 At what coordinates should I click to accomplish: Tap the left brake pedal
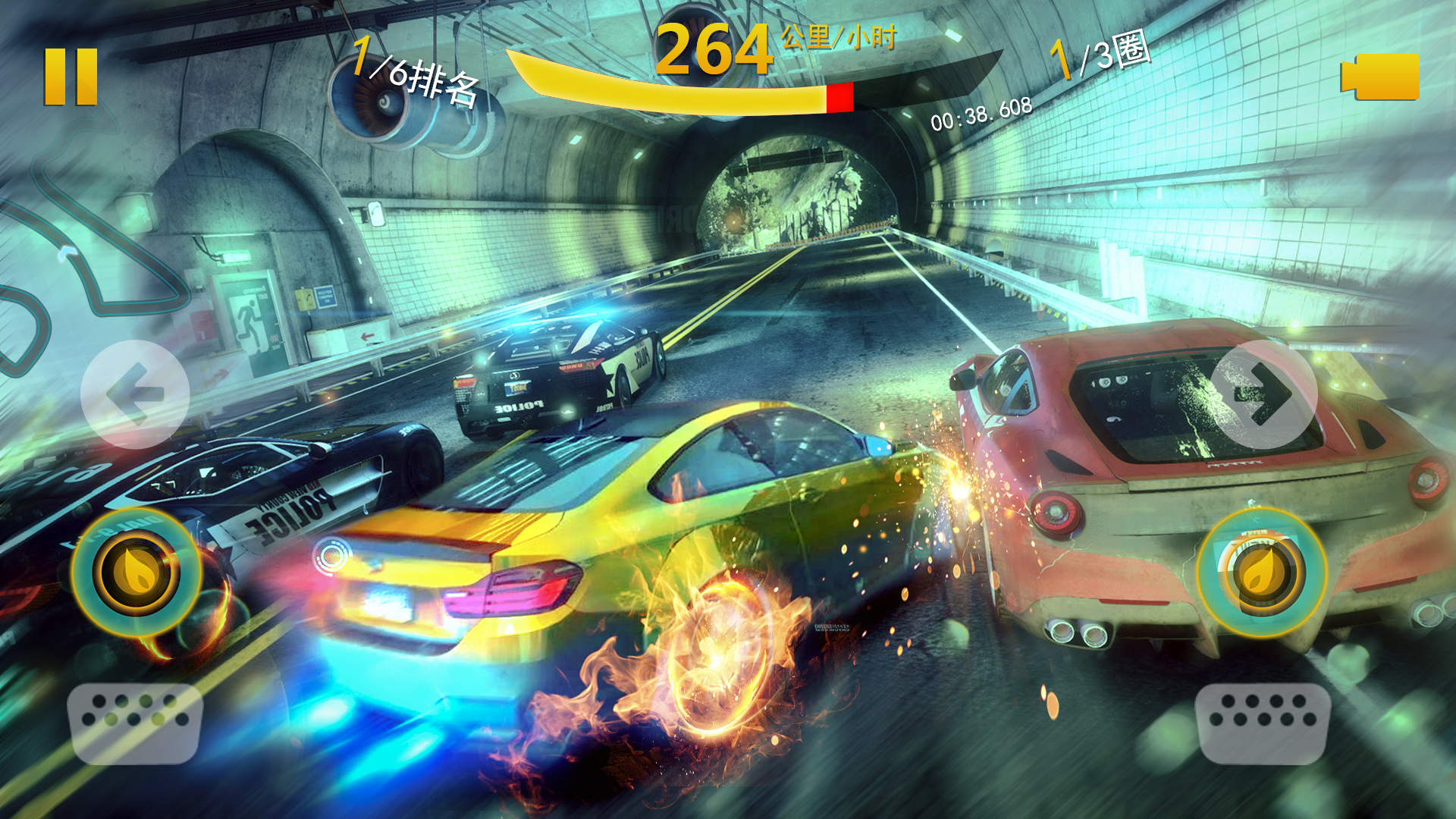click(x=135, y=723)
